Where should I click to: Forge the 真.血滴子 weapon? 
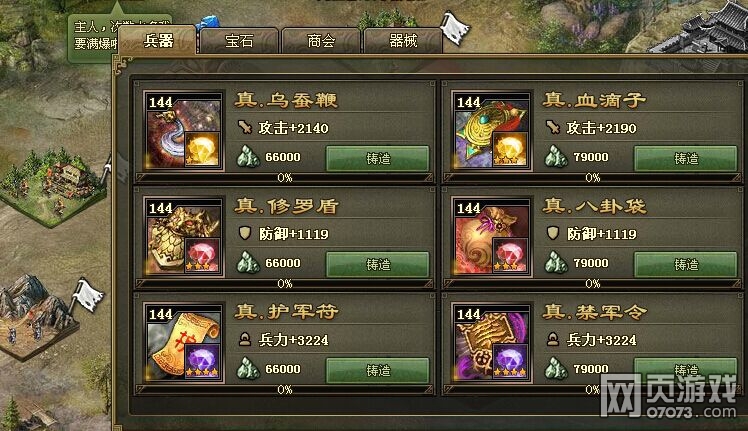tap(685, 158)
